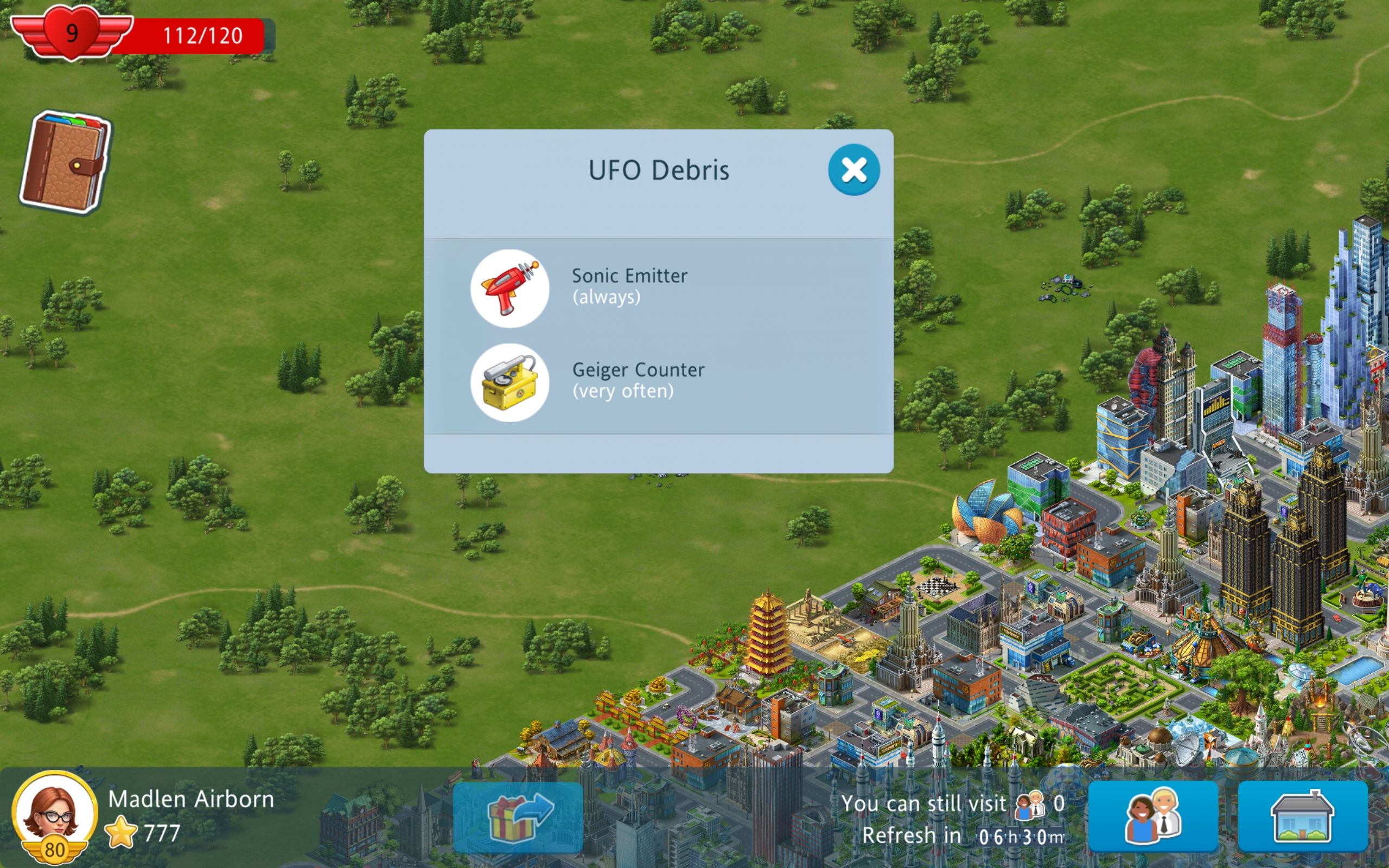Open the brown leather journal
This screenshot has width=1389, height=868.
[64, 162]
